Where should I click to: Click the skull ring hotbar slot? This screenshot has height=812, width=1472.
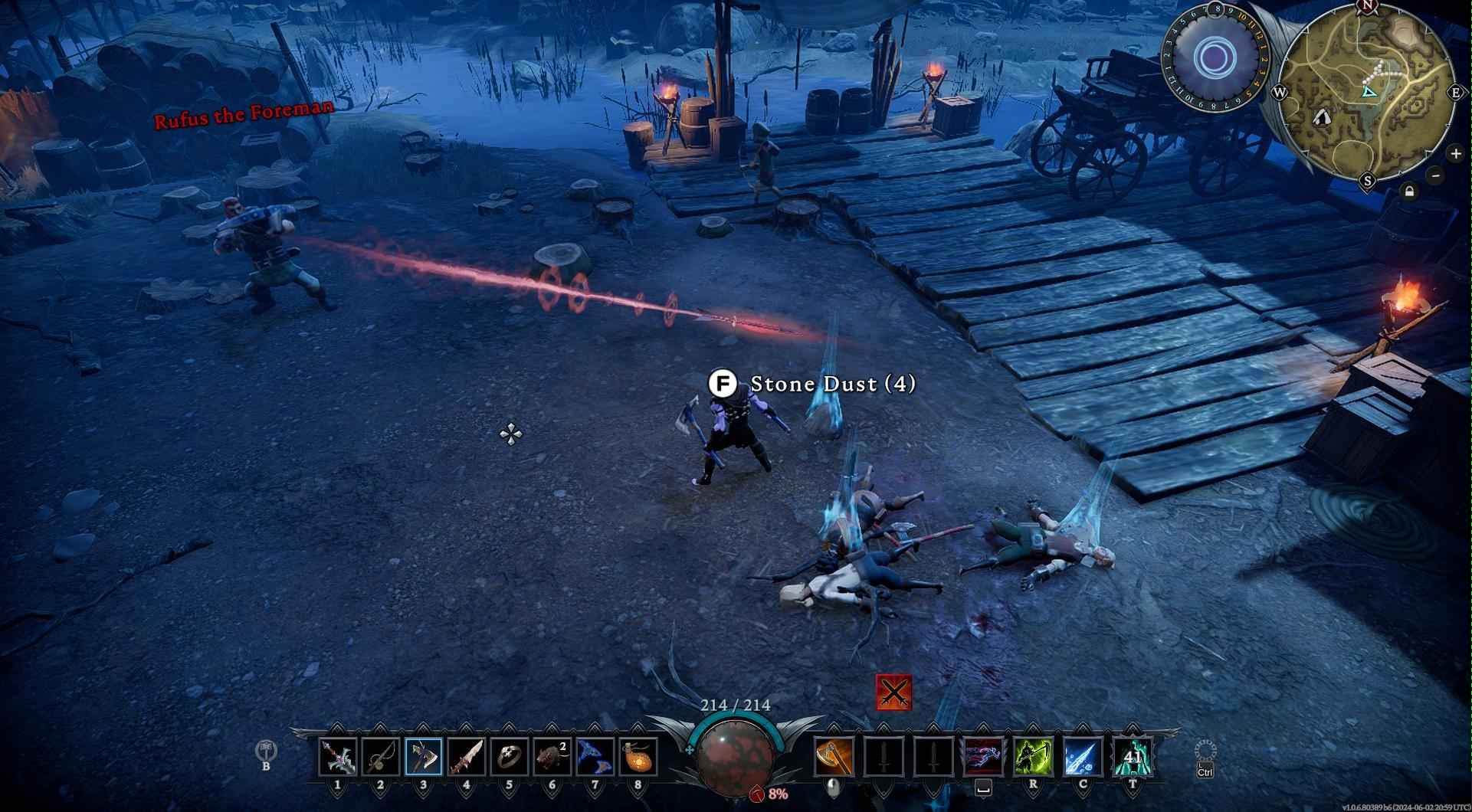(510, 757)
